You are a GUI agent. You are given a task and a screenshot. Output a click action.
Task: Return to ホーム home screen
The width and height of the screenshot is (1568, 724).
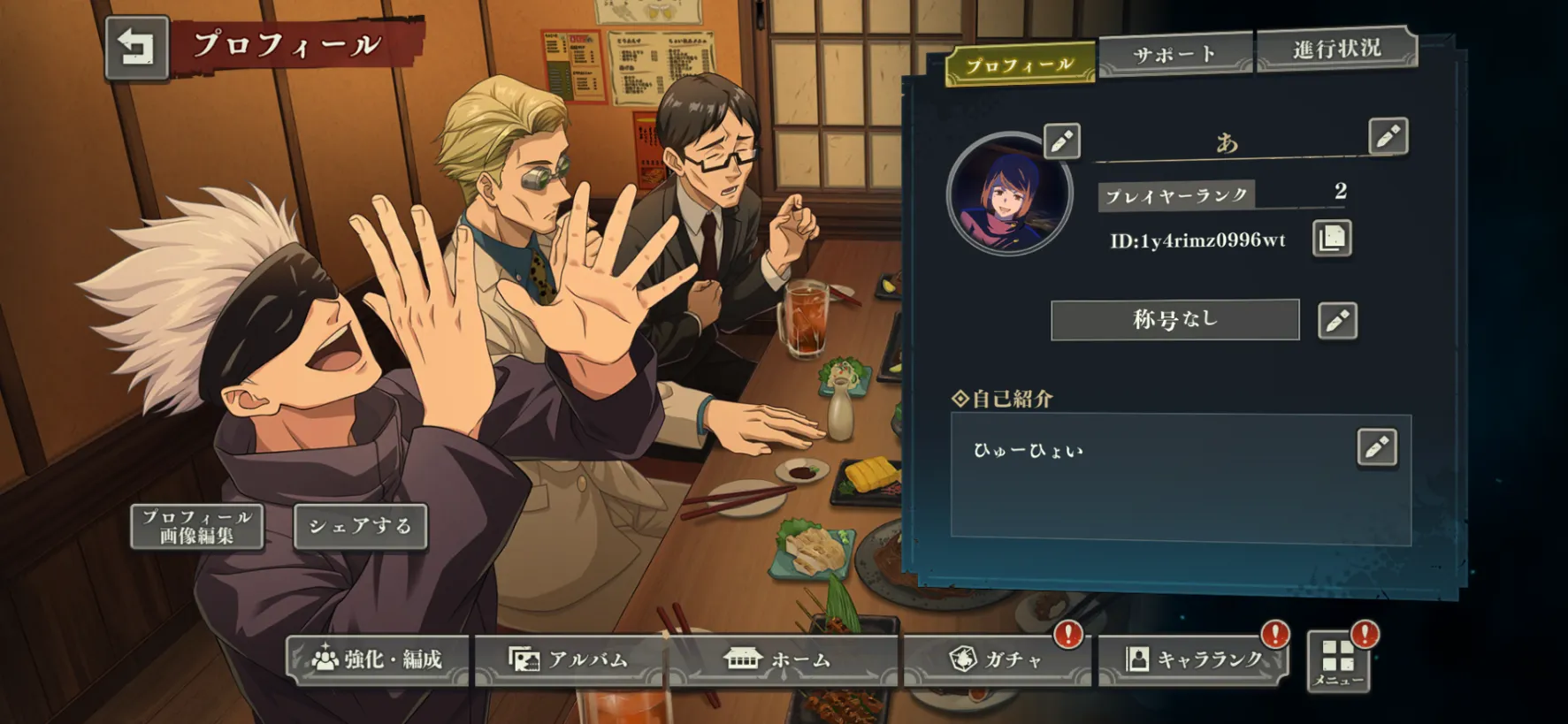777,659
